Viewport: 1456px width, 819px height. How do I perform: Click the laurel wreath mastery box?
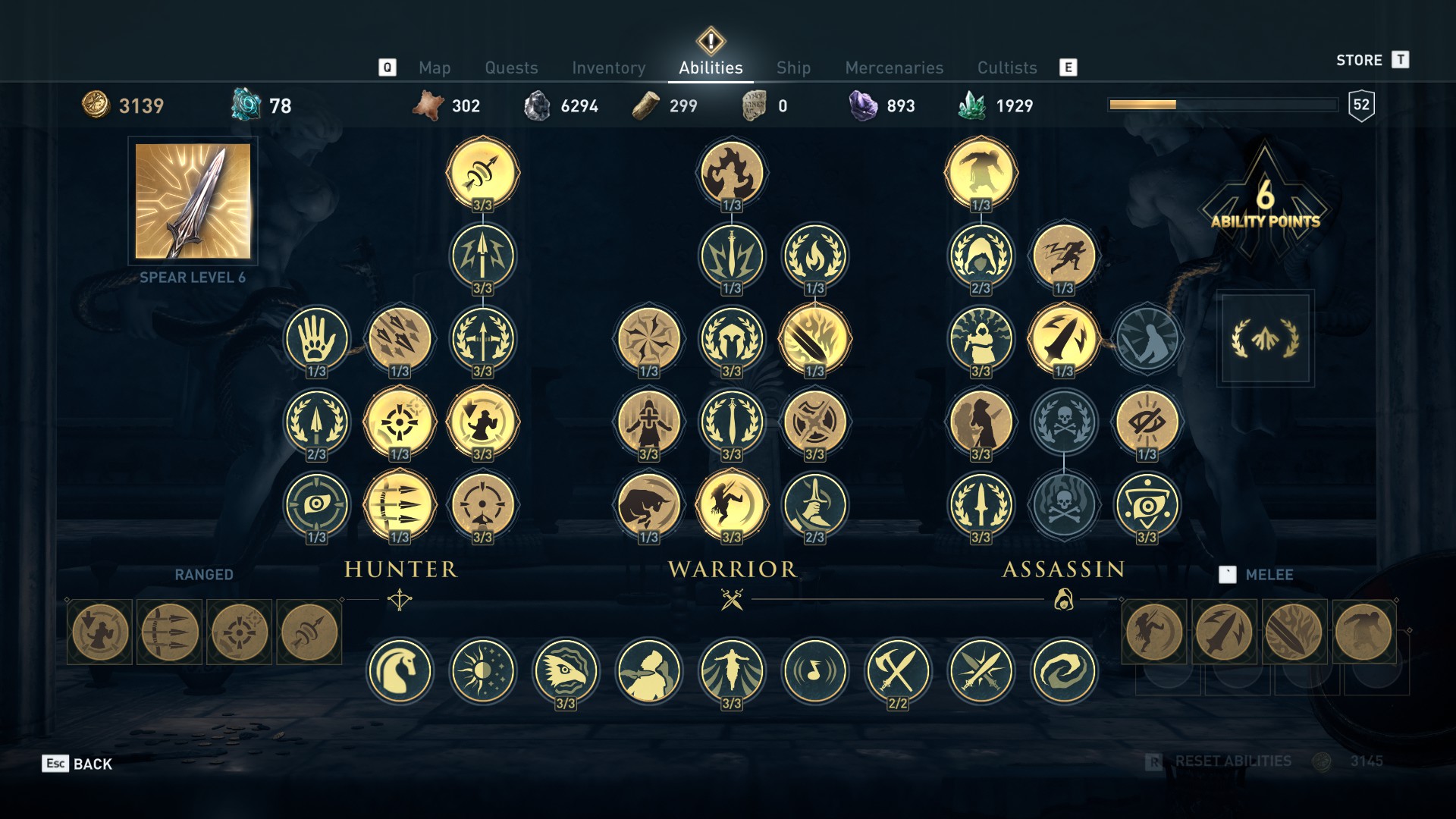(x=1265, y=338)
